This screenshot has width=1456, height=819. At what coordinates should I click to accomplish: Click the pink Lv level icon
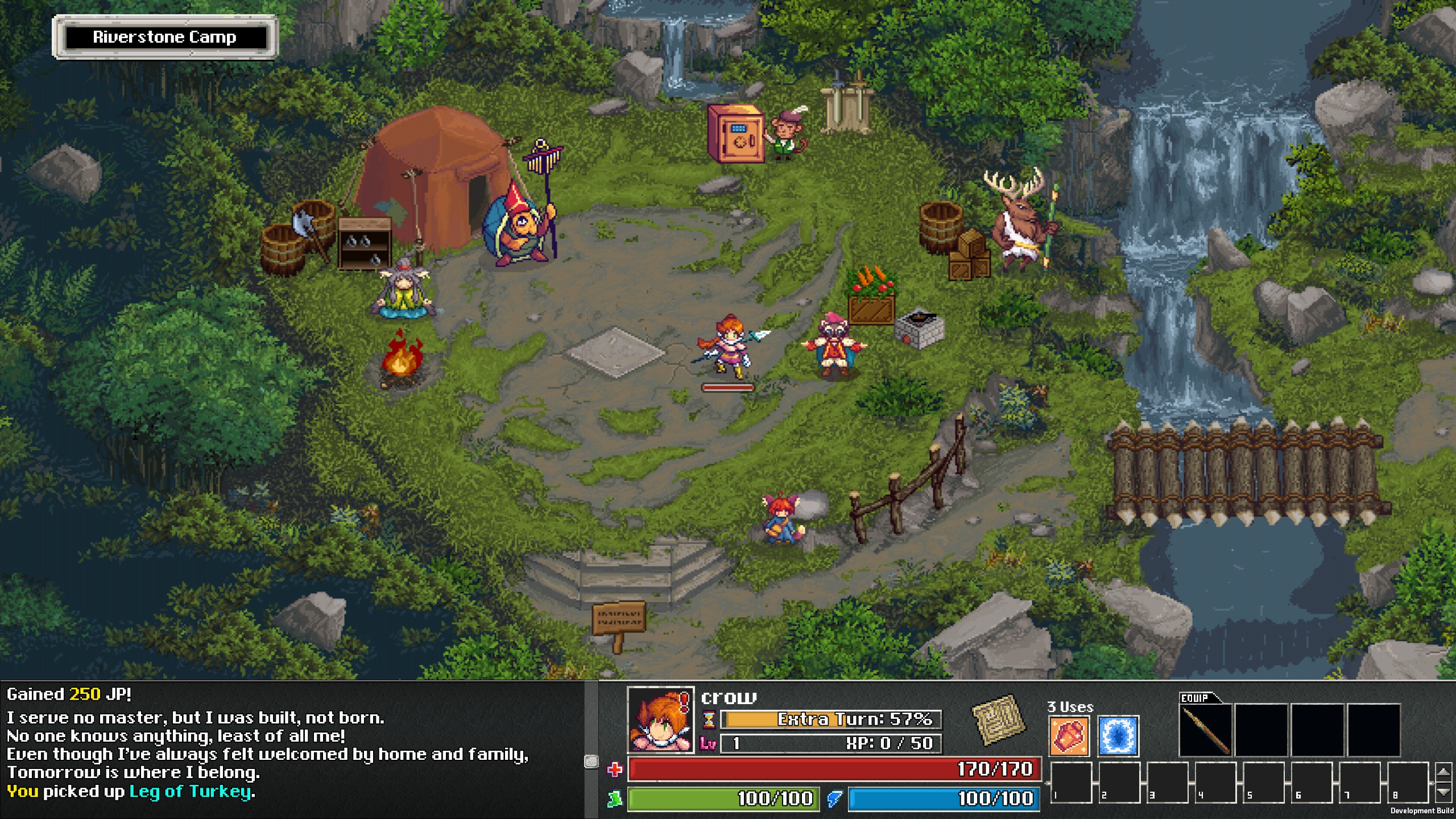pos(708,742)
